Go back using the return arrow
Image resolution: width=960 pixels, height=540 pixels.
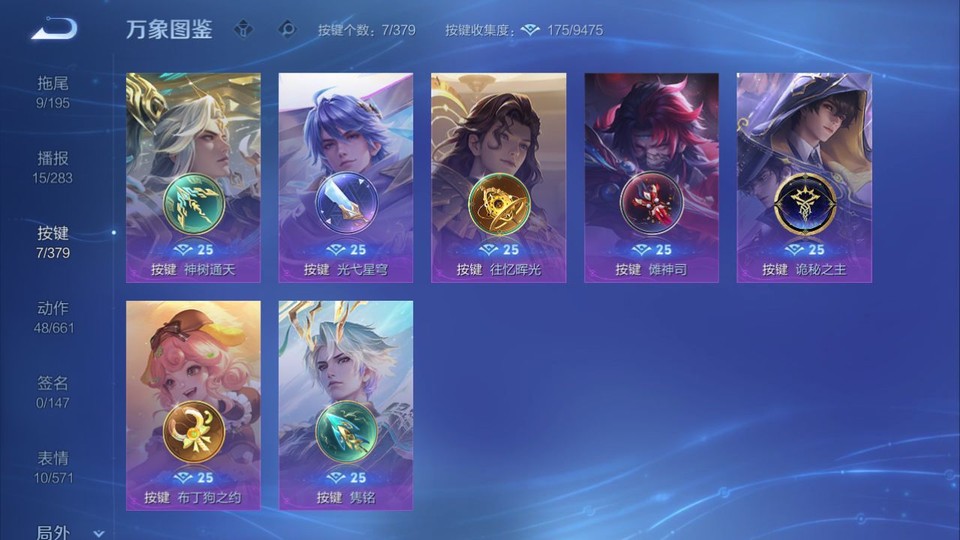pyautogui.click(x=54, y=30)
